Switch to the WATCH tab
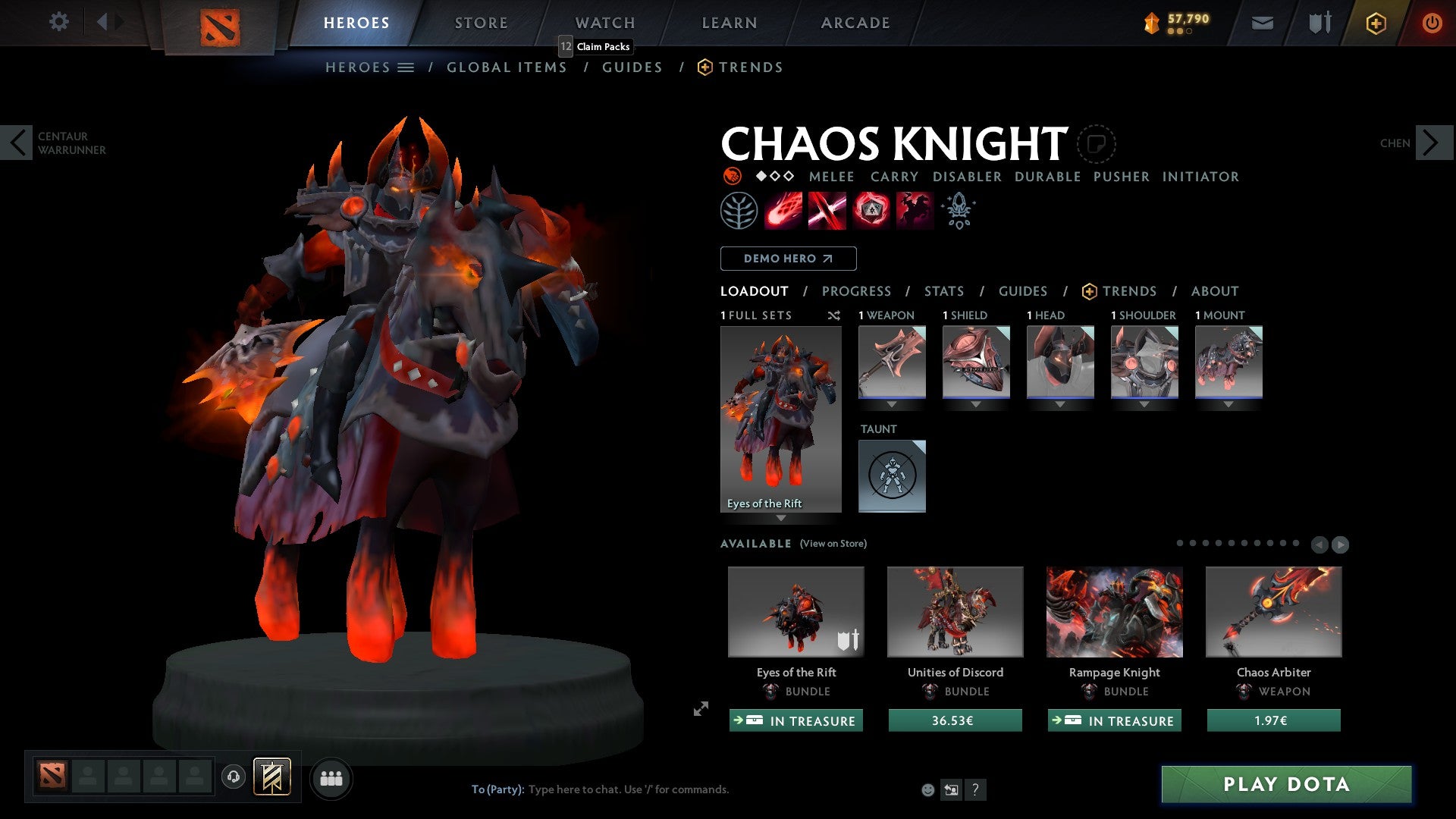This screenshot has width=1456, height=819. tap(604, 23)
